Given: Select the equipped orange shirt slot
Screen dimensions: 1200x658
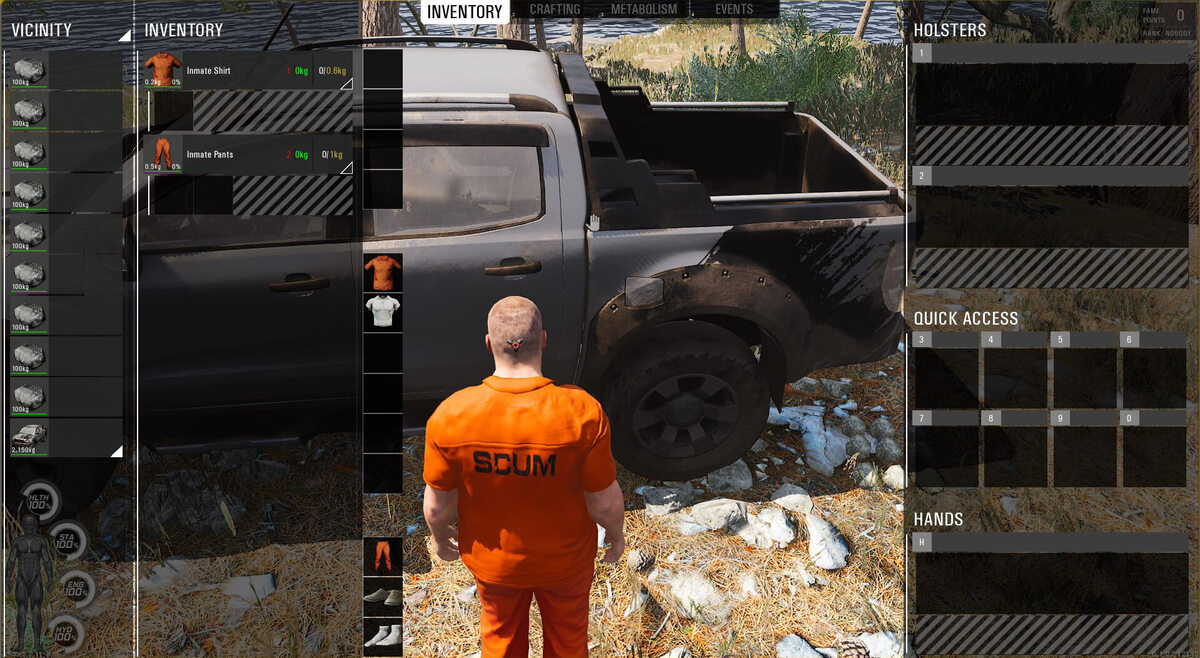Looking at the screenshot, I should click(x=383, y=272).
